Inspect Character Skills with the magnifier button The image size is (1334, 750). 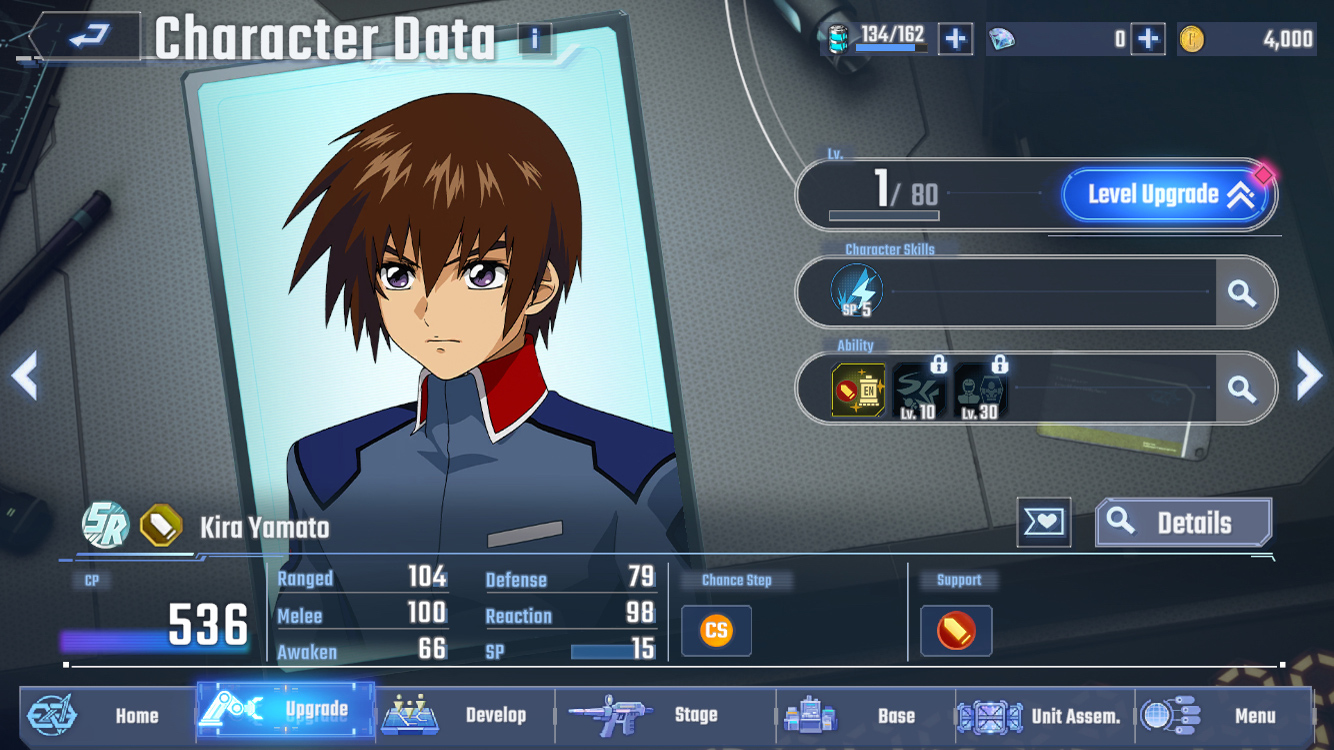click(x=1242, y=293)
